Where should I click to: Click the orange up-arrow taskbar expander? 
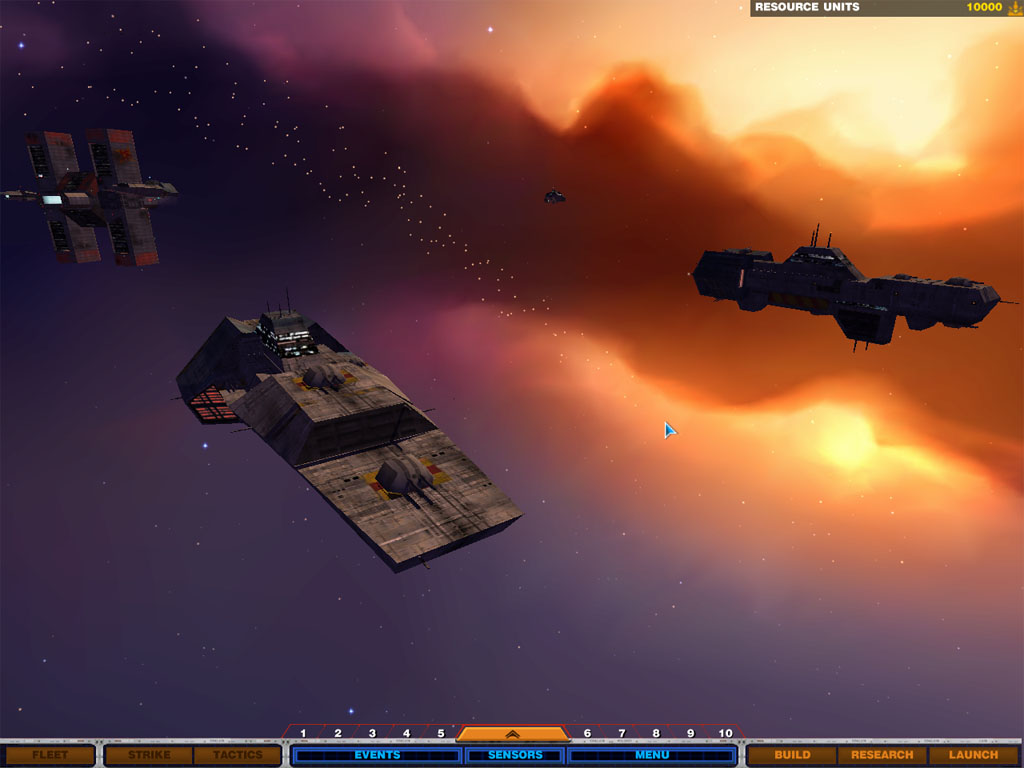(512, 734)
